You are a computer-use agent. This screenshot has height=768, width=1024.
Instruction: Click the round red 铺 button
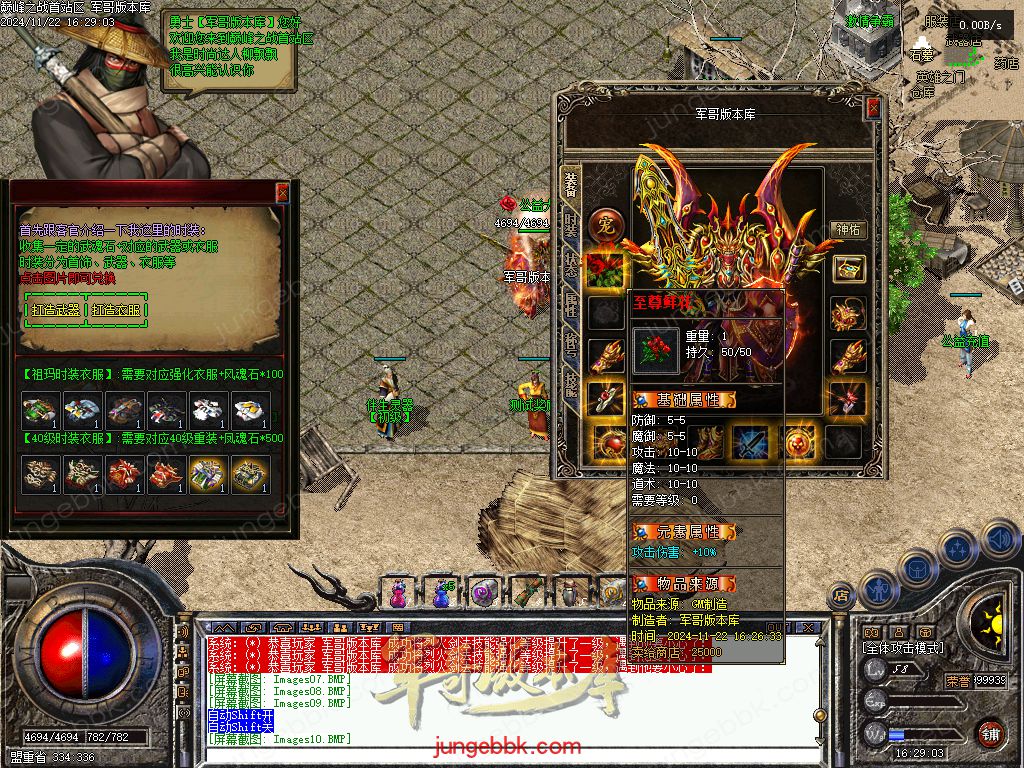pos(989,733)
